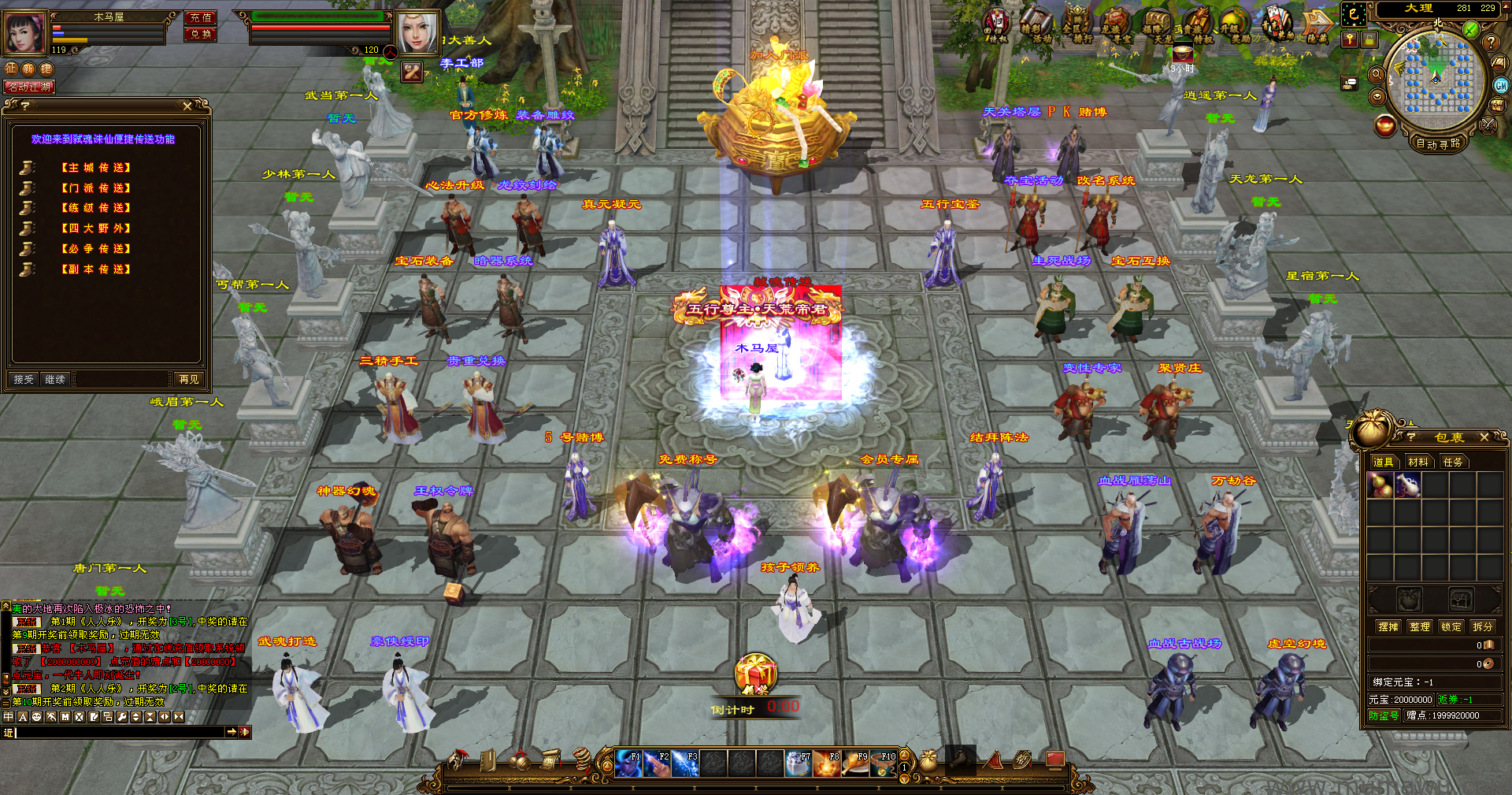Close the 包裹 bag window

[1484, 437]
